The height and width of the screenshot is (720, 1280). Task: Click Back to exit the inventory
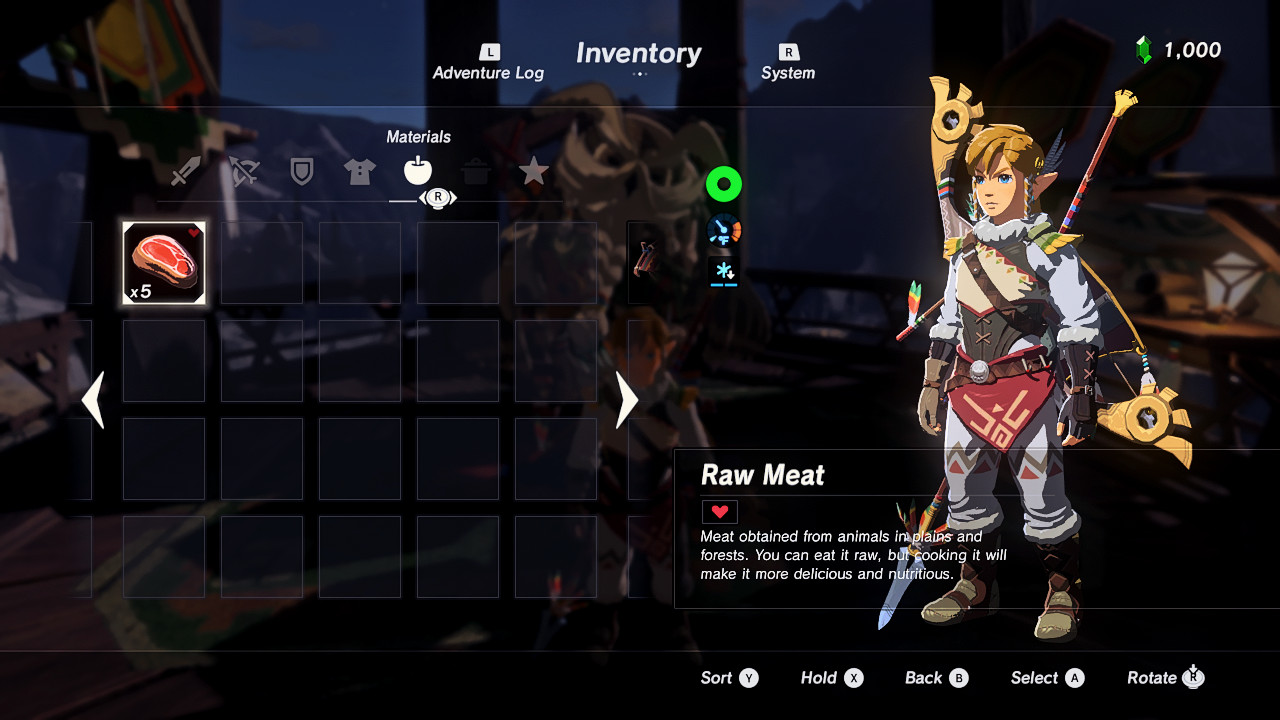[936, 678]
